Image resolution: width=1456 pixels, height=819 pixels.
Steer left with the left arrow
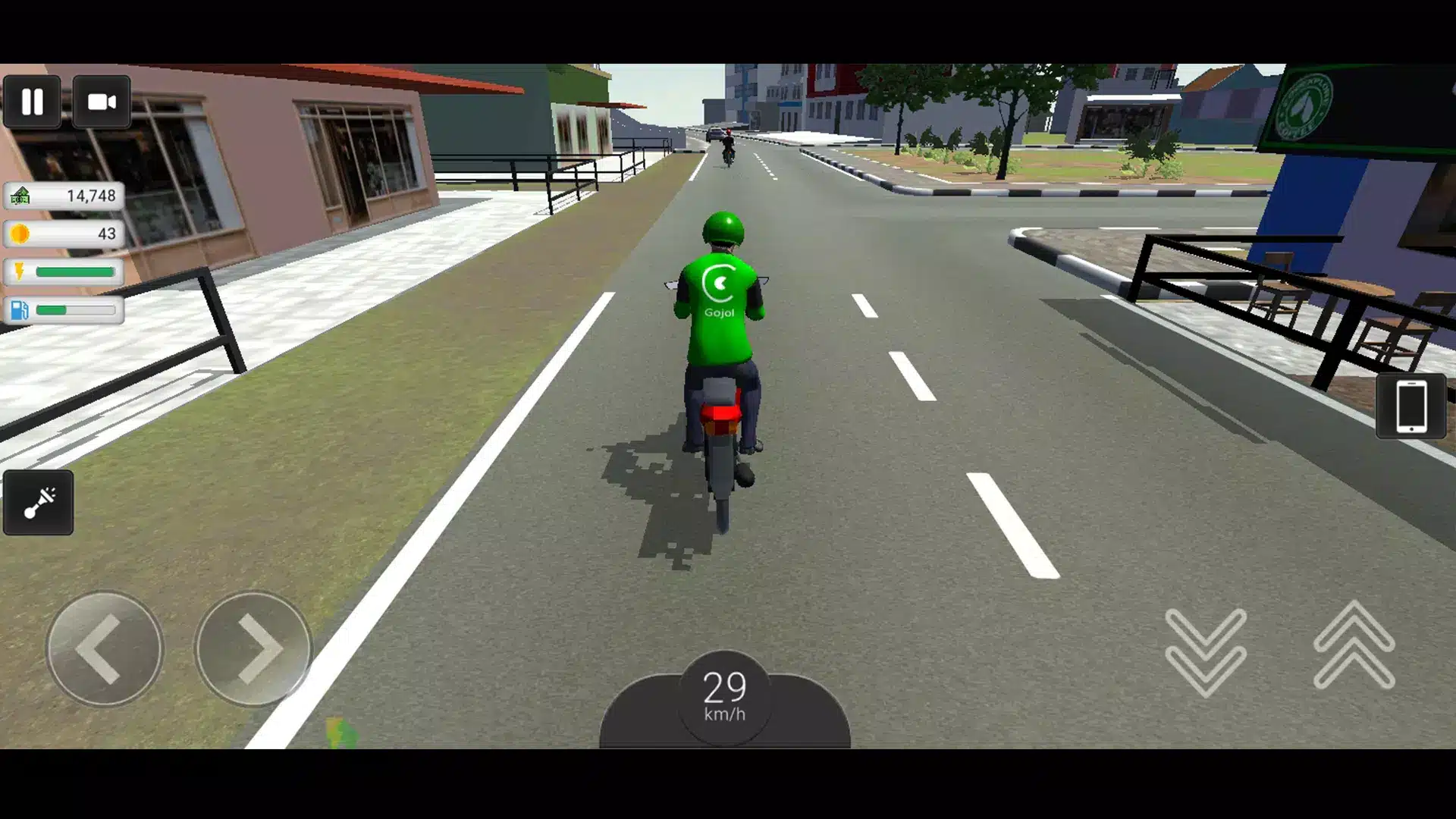[105, 649]
